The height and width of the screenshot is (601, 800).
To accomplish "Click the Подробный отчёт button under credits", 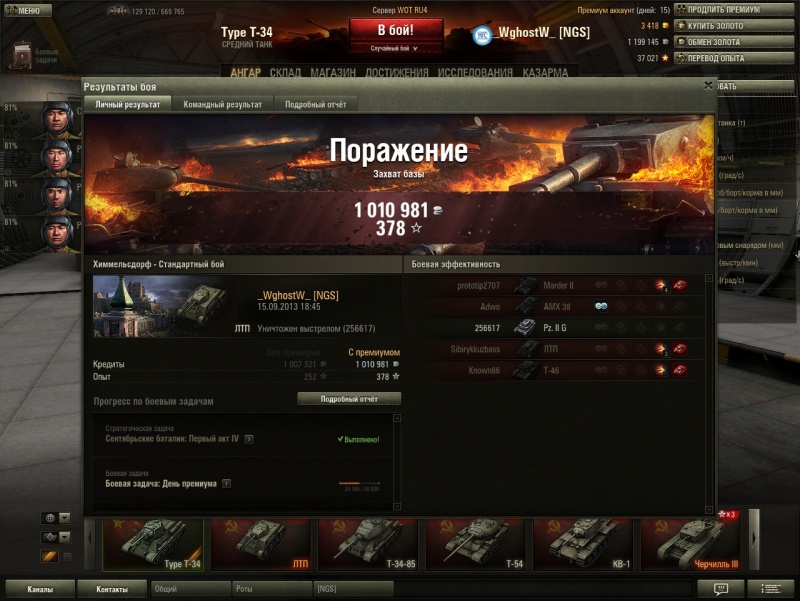I will (x=349, y=398).
